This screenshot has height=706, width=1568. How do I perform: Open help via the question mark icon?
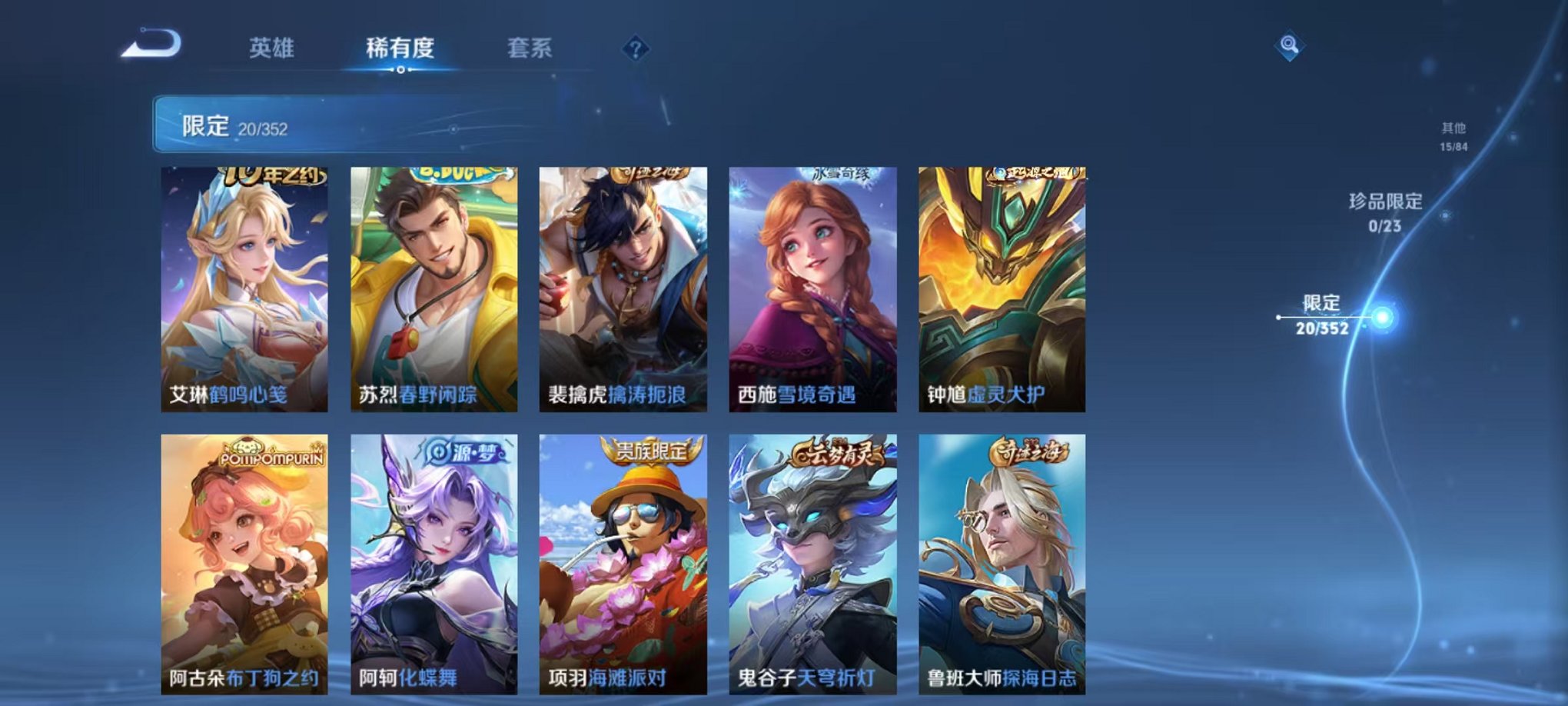point(633,49)
